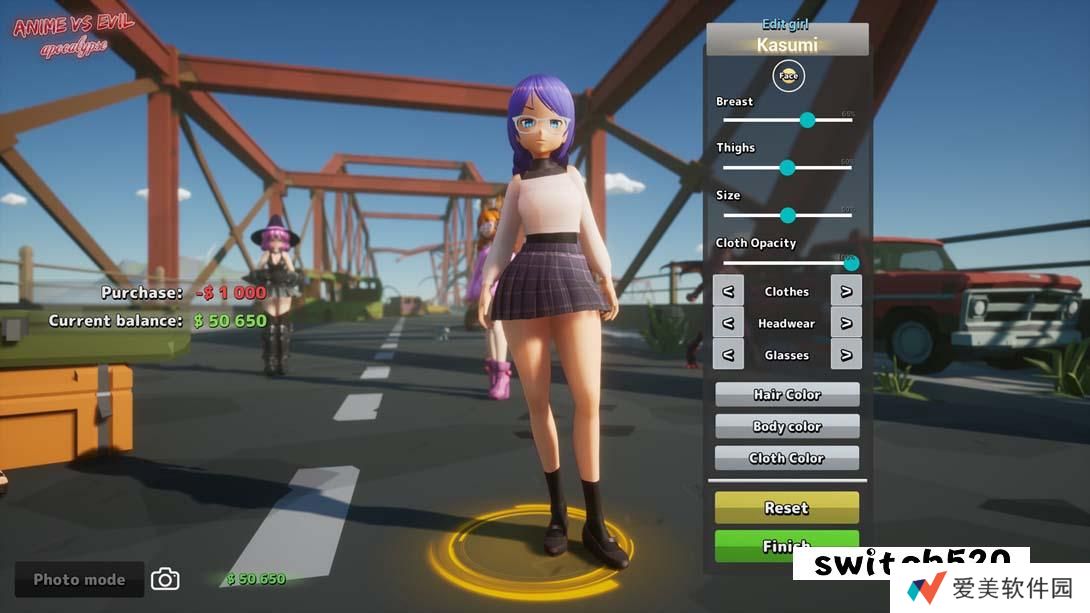
Task: Select previous Clothes option
Action: click(x=728, y=291)
